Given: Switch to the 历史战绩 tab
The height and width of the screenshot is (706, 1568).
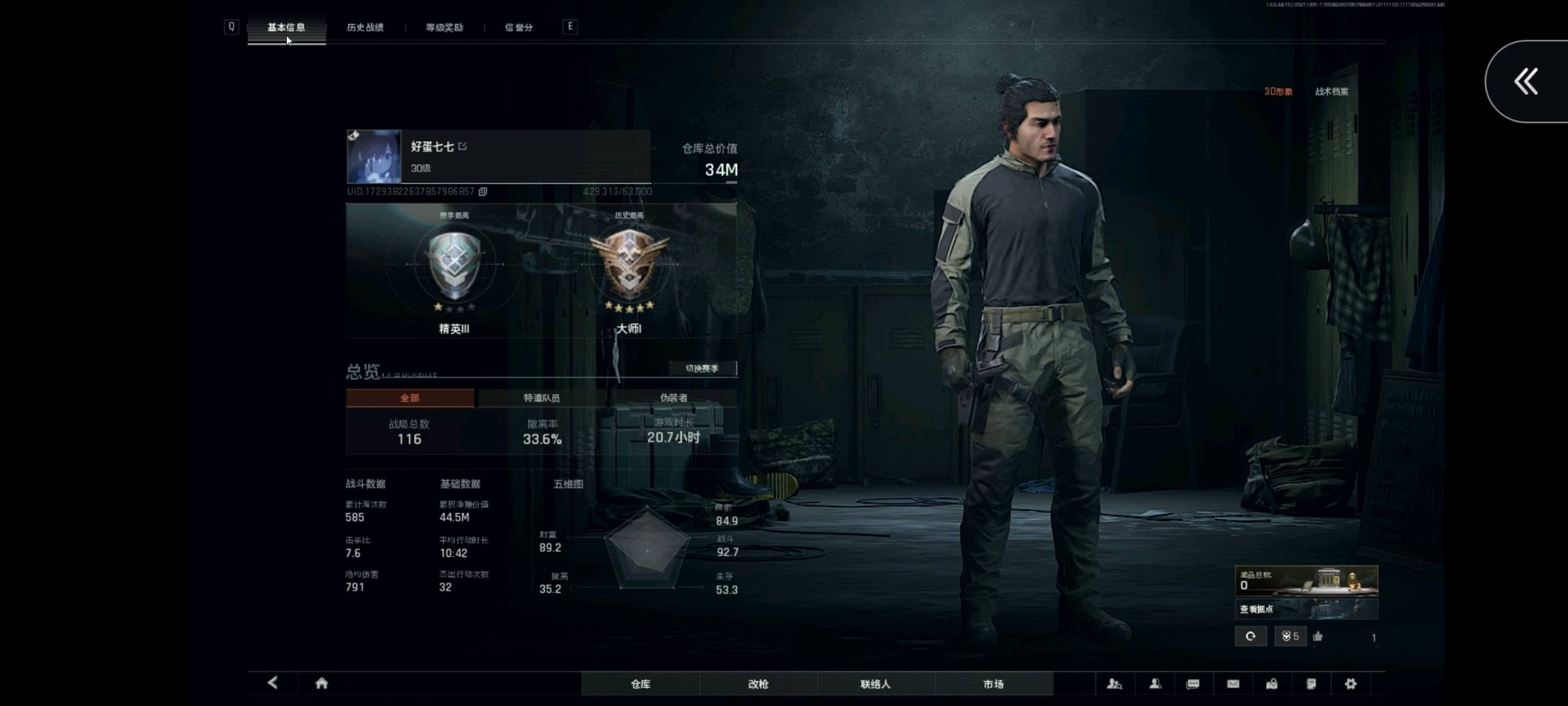Looking at the screenshot, I should pos(365,27).
